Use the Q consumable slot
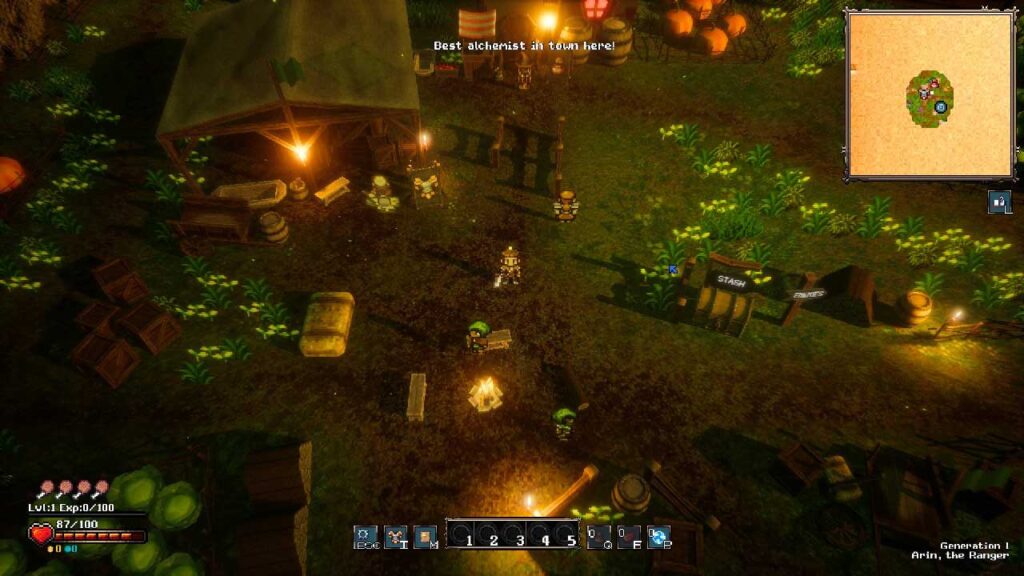Viewport: 1024px width, 576px height. (x=598, y=537)
